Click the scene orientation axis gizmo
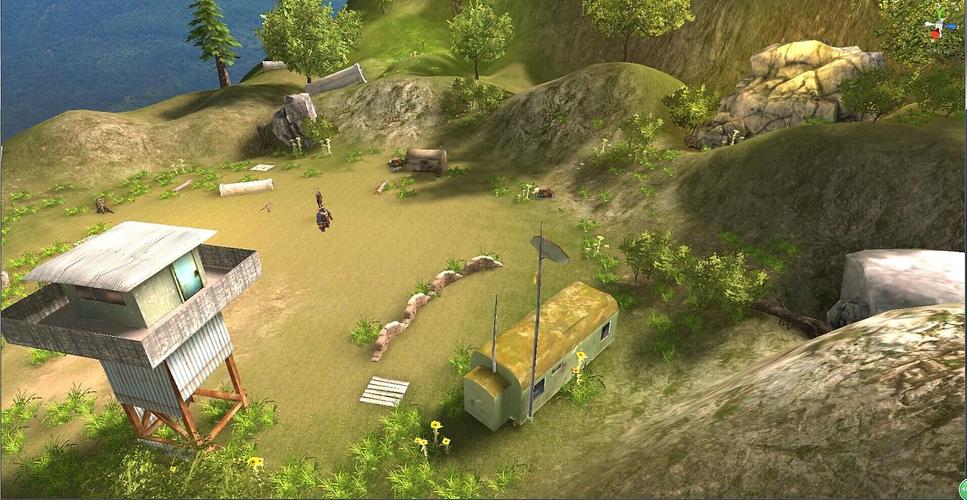967x500 pixels. click(938, 27)
